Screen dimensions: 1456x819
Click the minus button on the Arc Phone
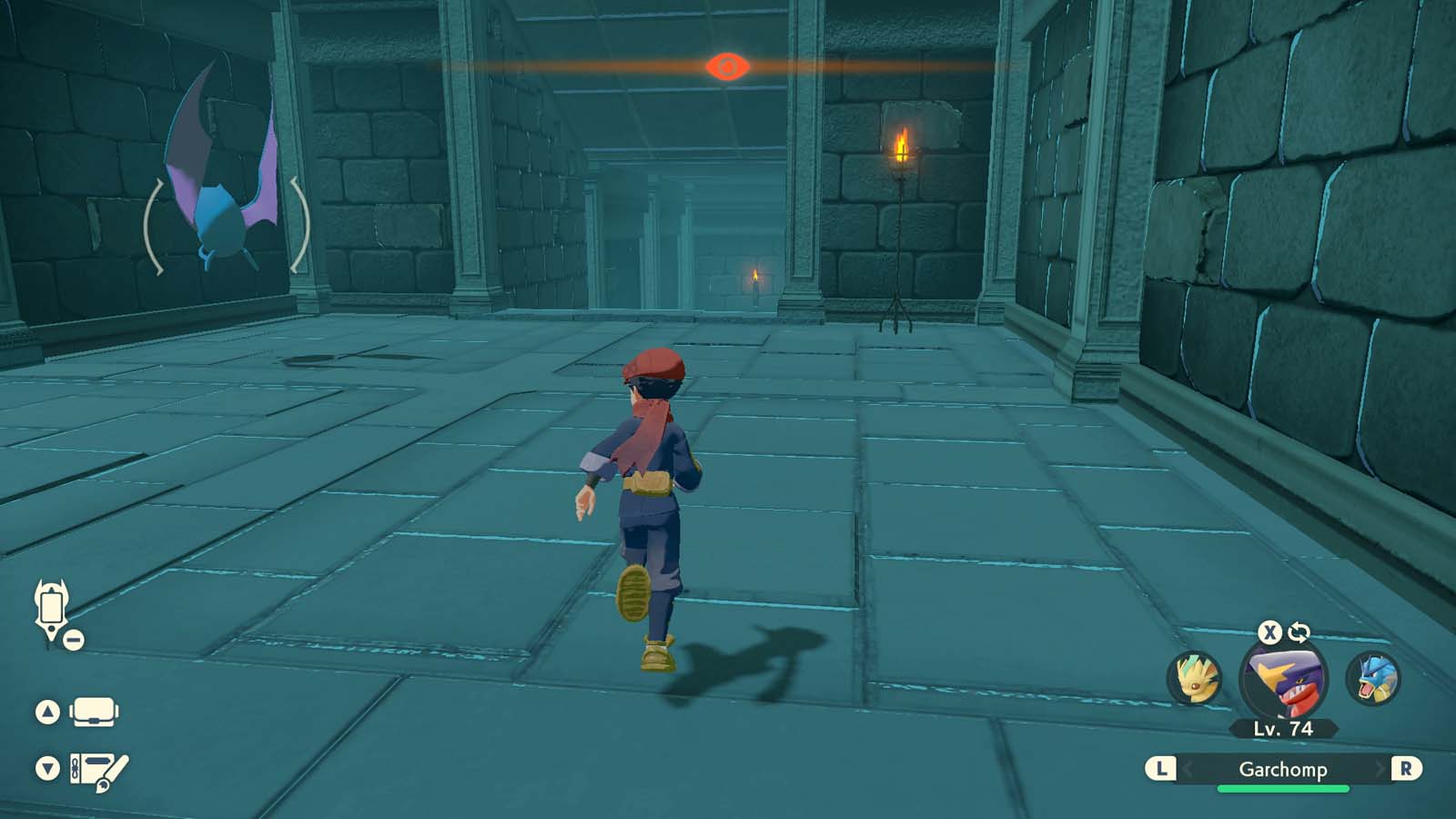click(x=73, y=640)
